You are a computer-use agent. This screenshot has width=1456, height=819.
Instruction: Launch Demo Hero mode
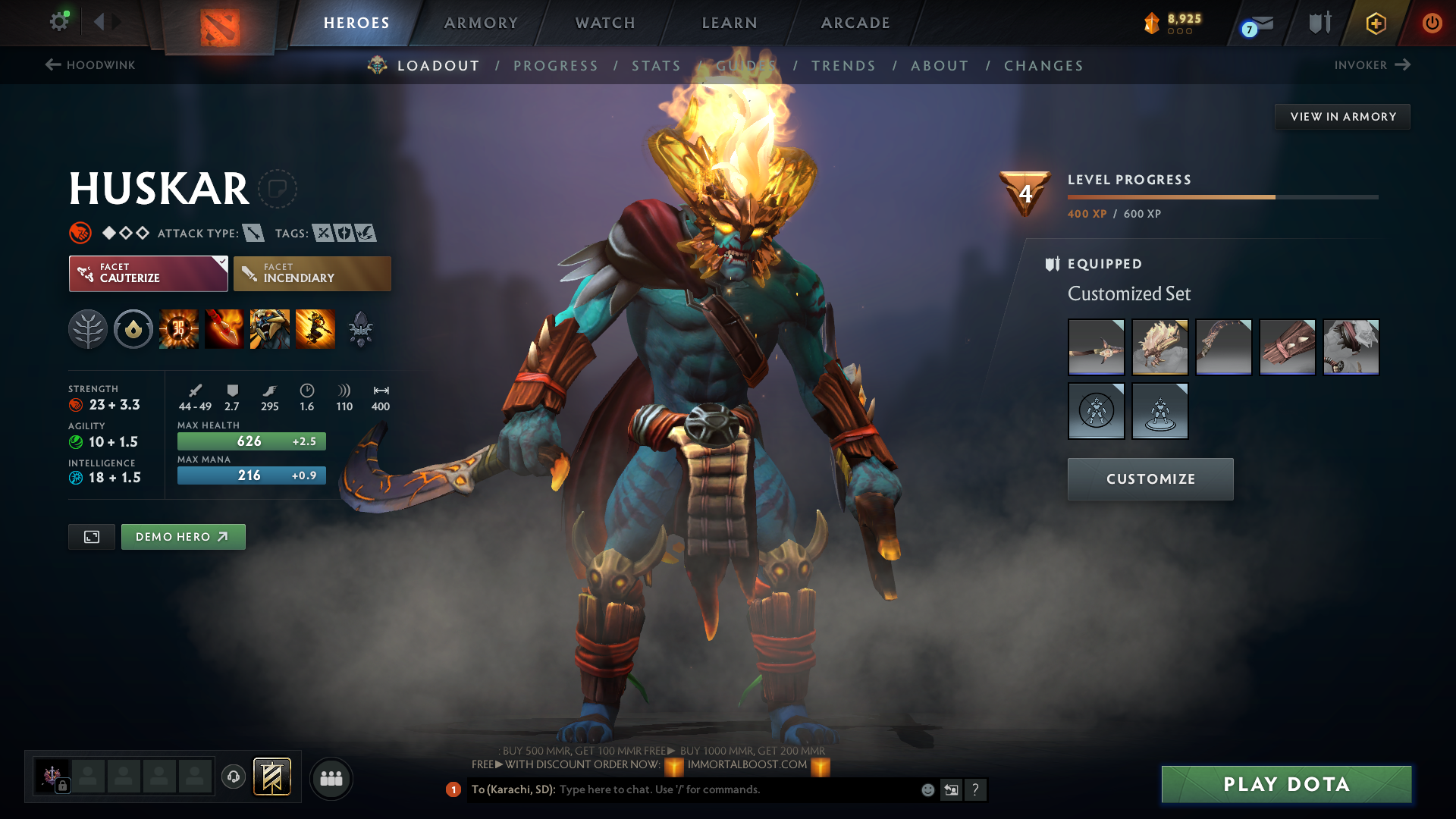pos(183,537)
